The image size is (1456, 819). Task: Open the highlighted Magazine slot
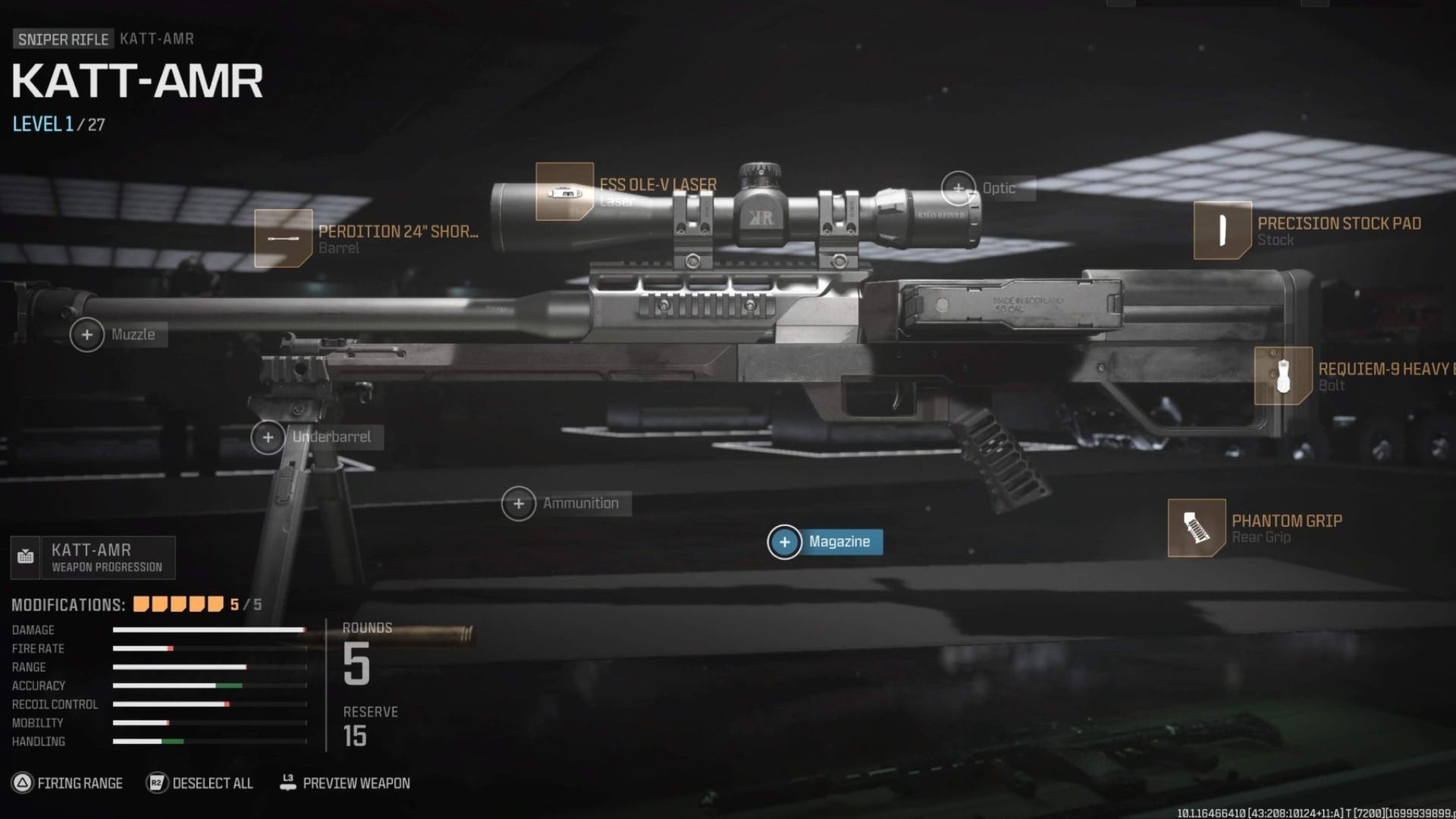[785, 542]
